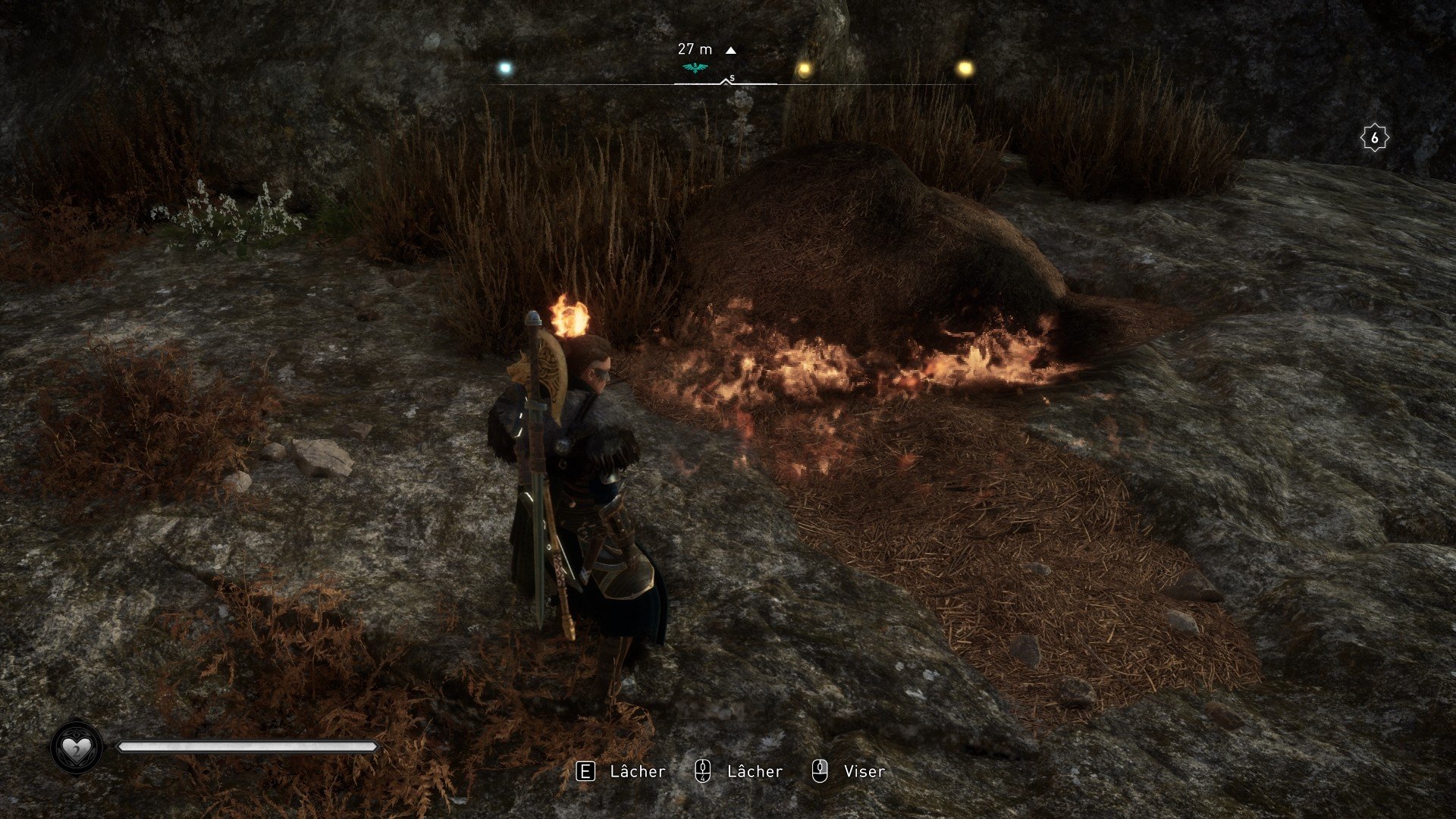Screen dimensions: 1456x819
Task: Click the teal winged objective marker on compass
Action: (695, 68)
